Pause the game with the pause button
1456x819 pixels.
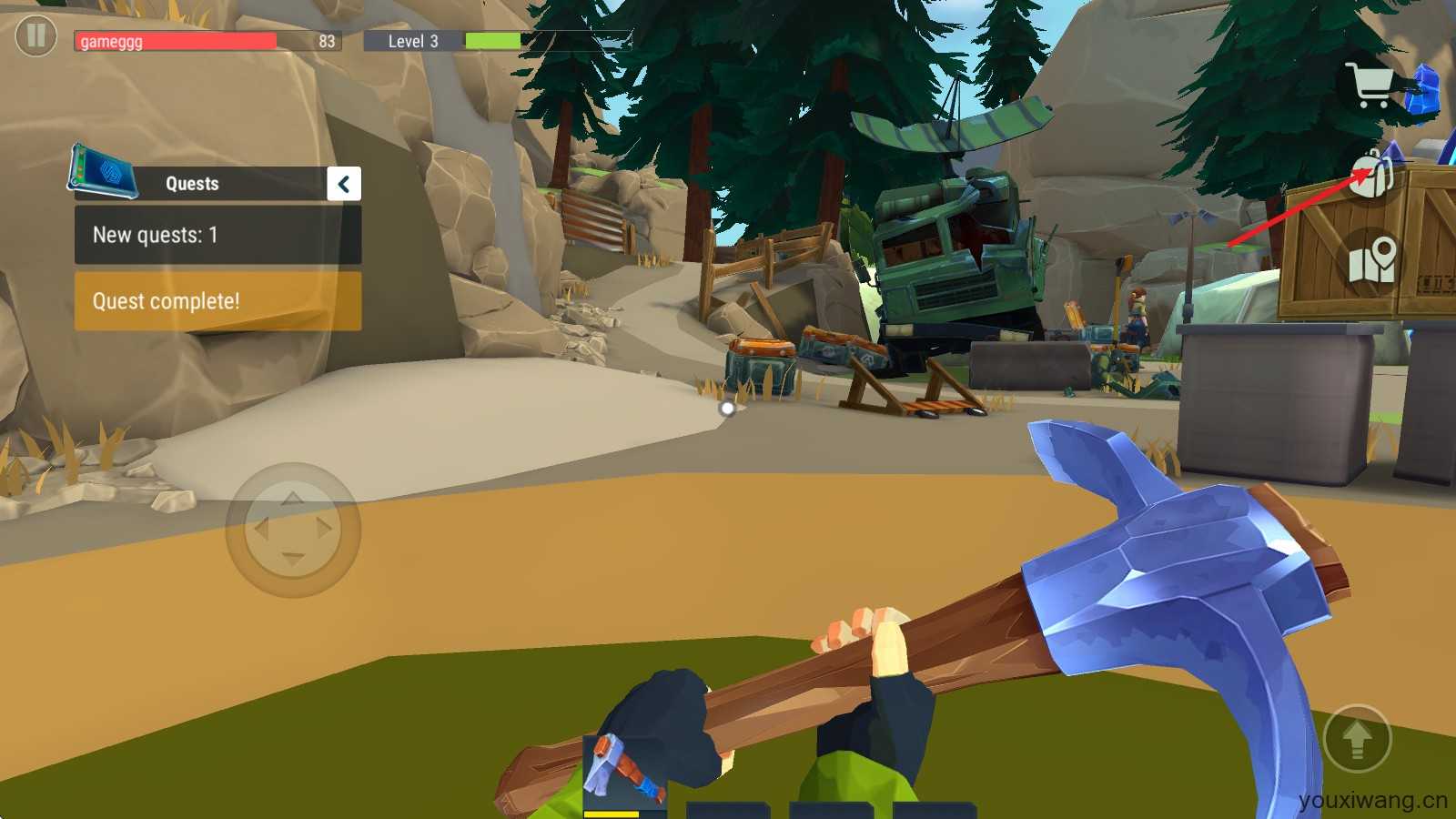pos(36,36)
